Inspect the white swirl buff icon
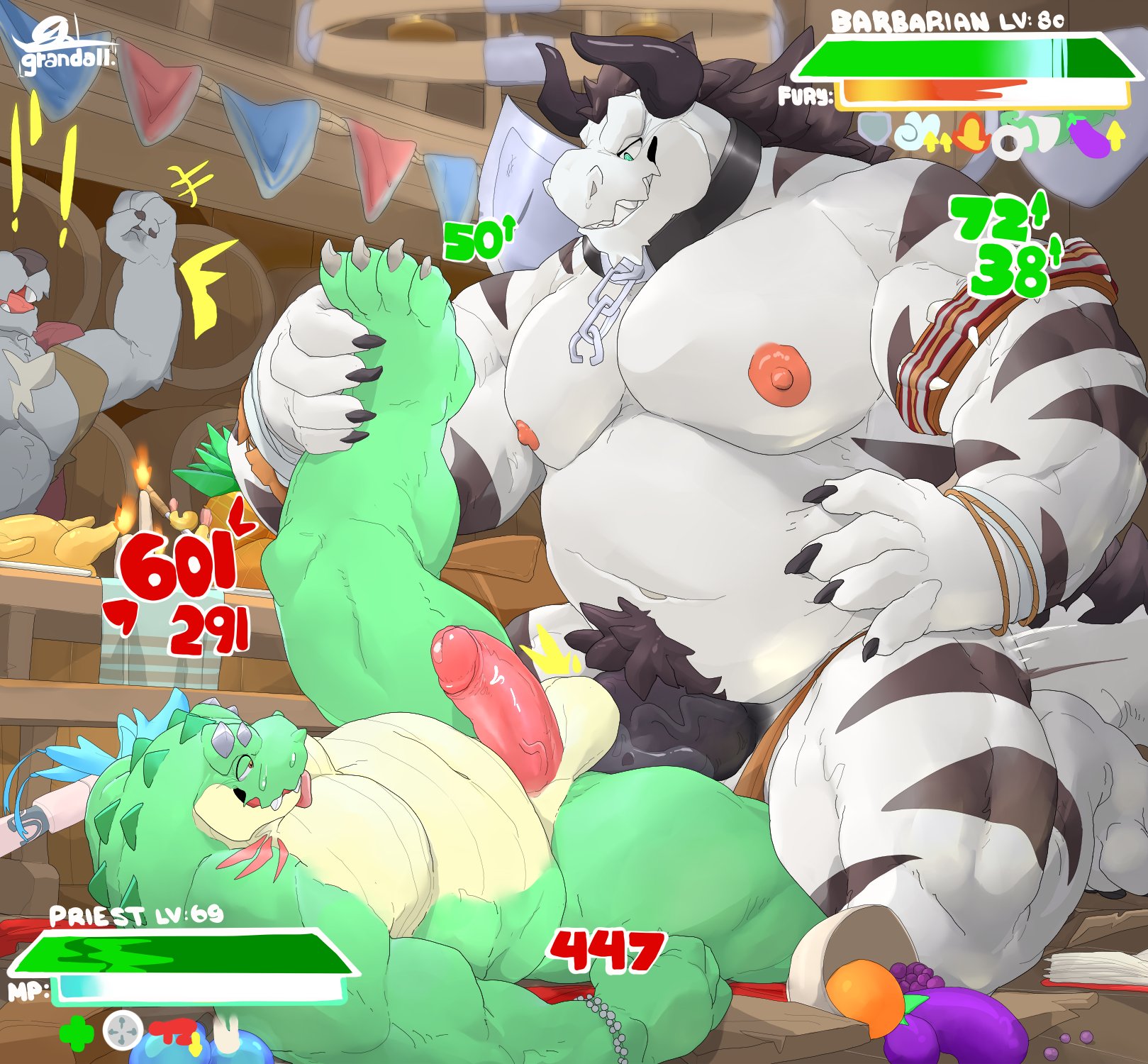This screenshot has height=1064, width=1148. 913,133
